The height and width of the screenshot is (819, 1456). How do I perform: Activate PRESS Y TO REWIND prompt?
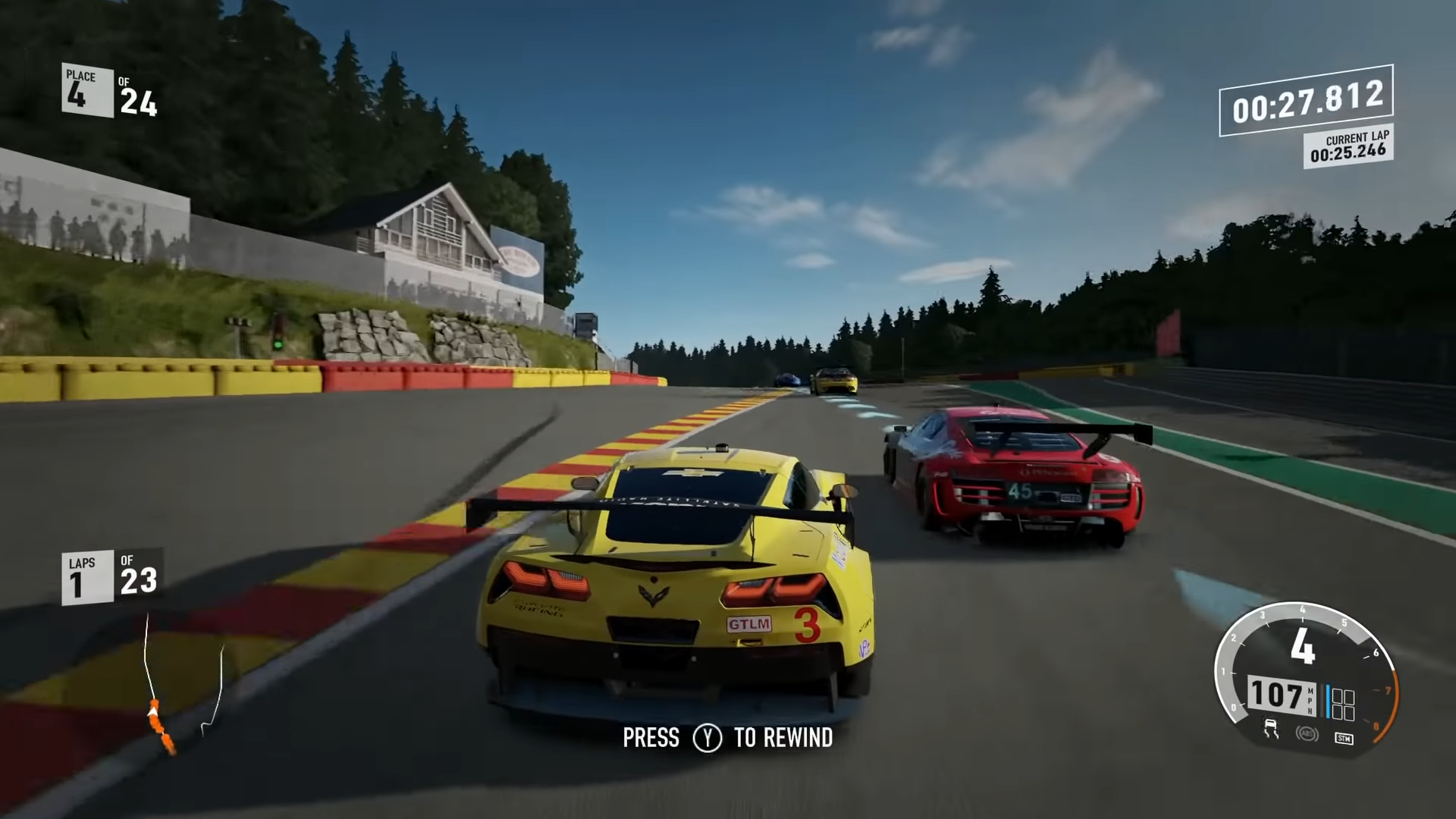pos(726,738)
